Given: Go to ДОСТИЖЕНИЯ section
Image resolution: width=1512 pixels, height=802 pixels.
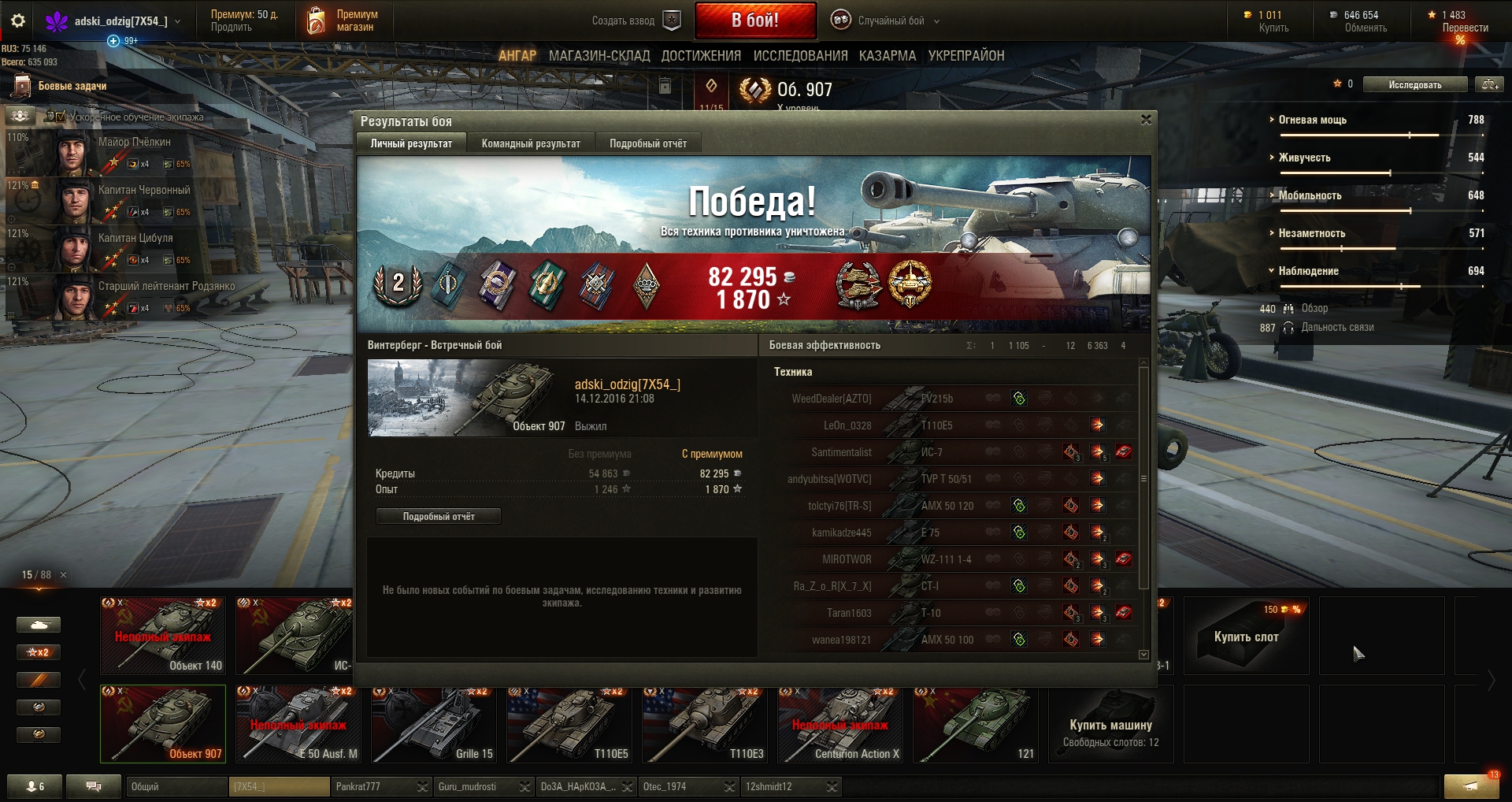Looking at the screenshot, I should pyautogui.click(x=701, y=56).
